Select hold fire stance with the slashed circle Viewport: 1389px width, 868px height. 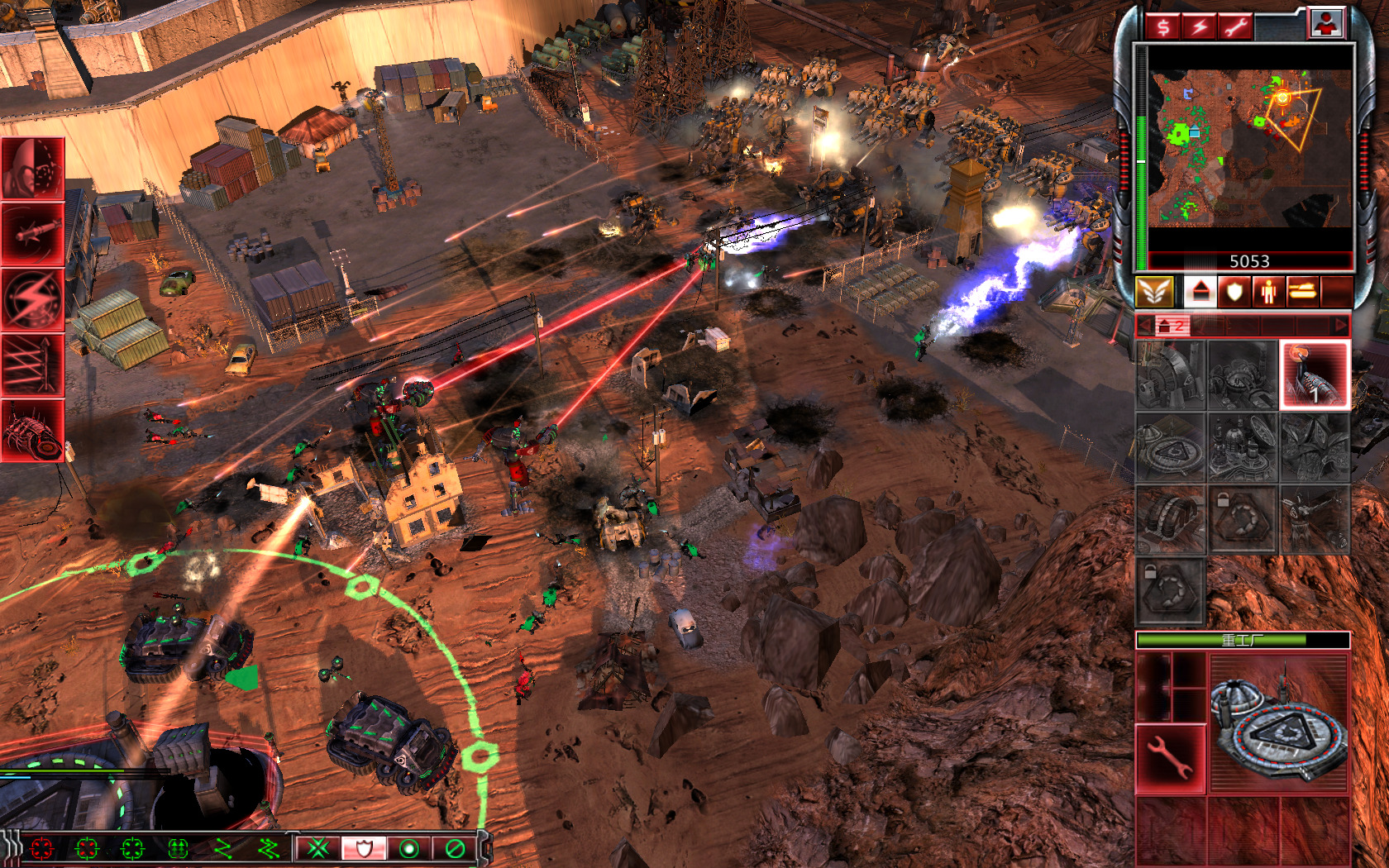(455, 848)
